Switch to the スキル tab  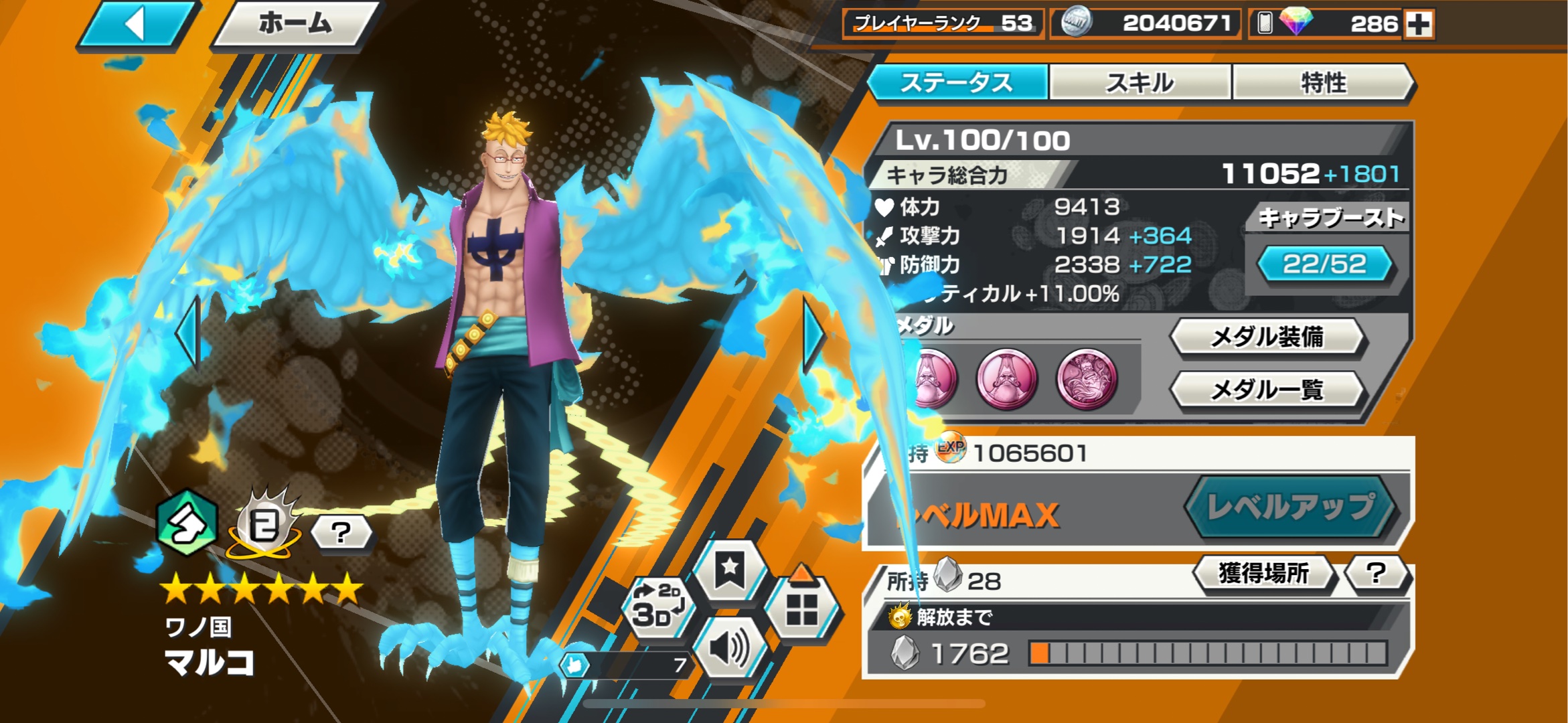pos(1140,83)
